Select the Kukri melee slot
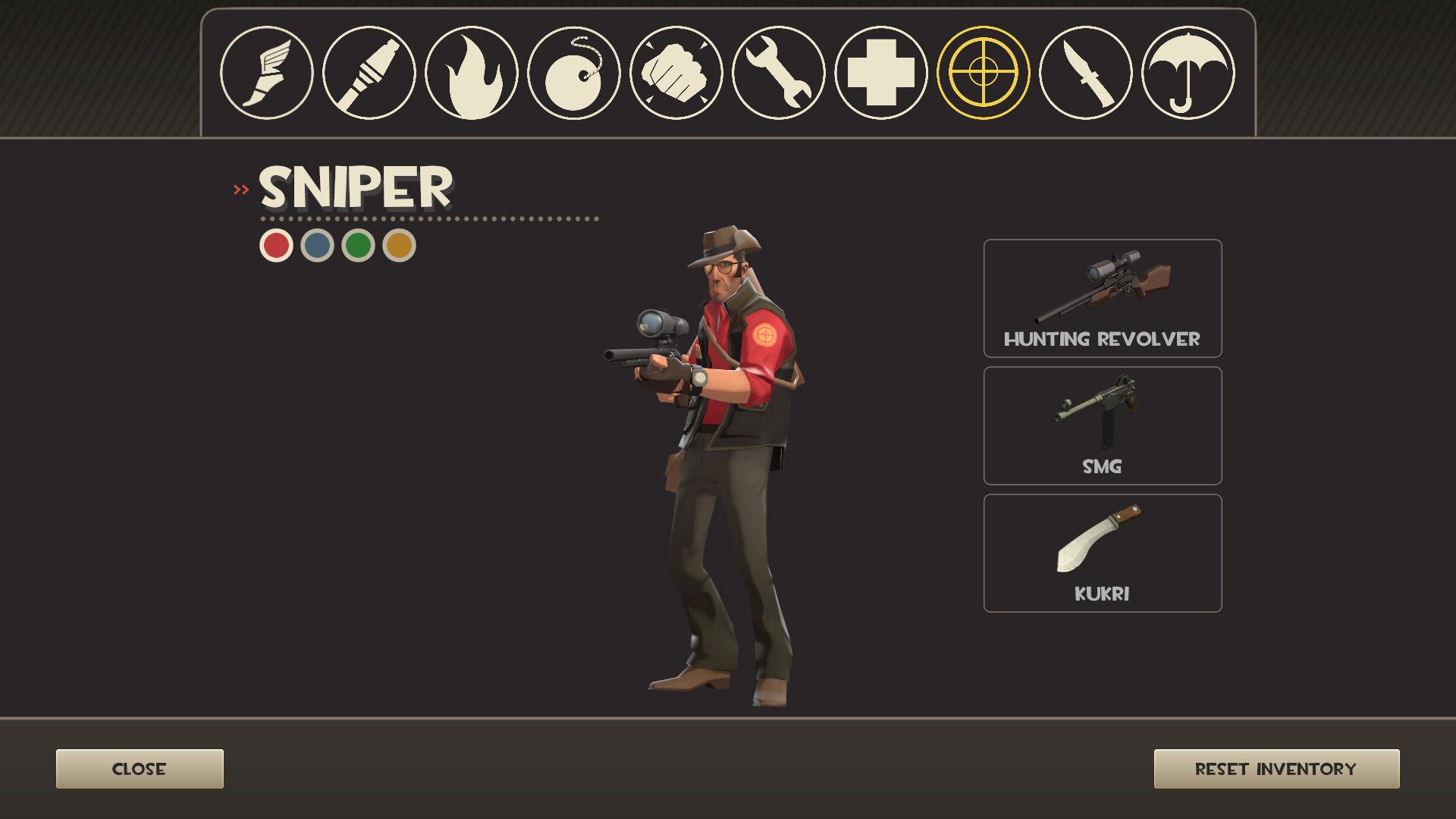Image resolution: width=1456 pixels, height=819 pixels. 1102,552
